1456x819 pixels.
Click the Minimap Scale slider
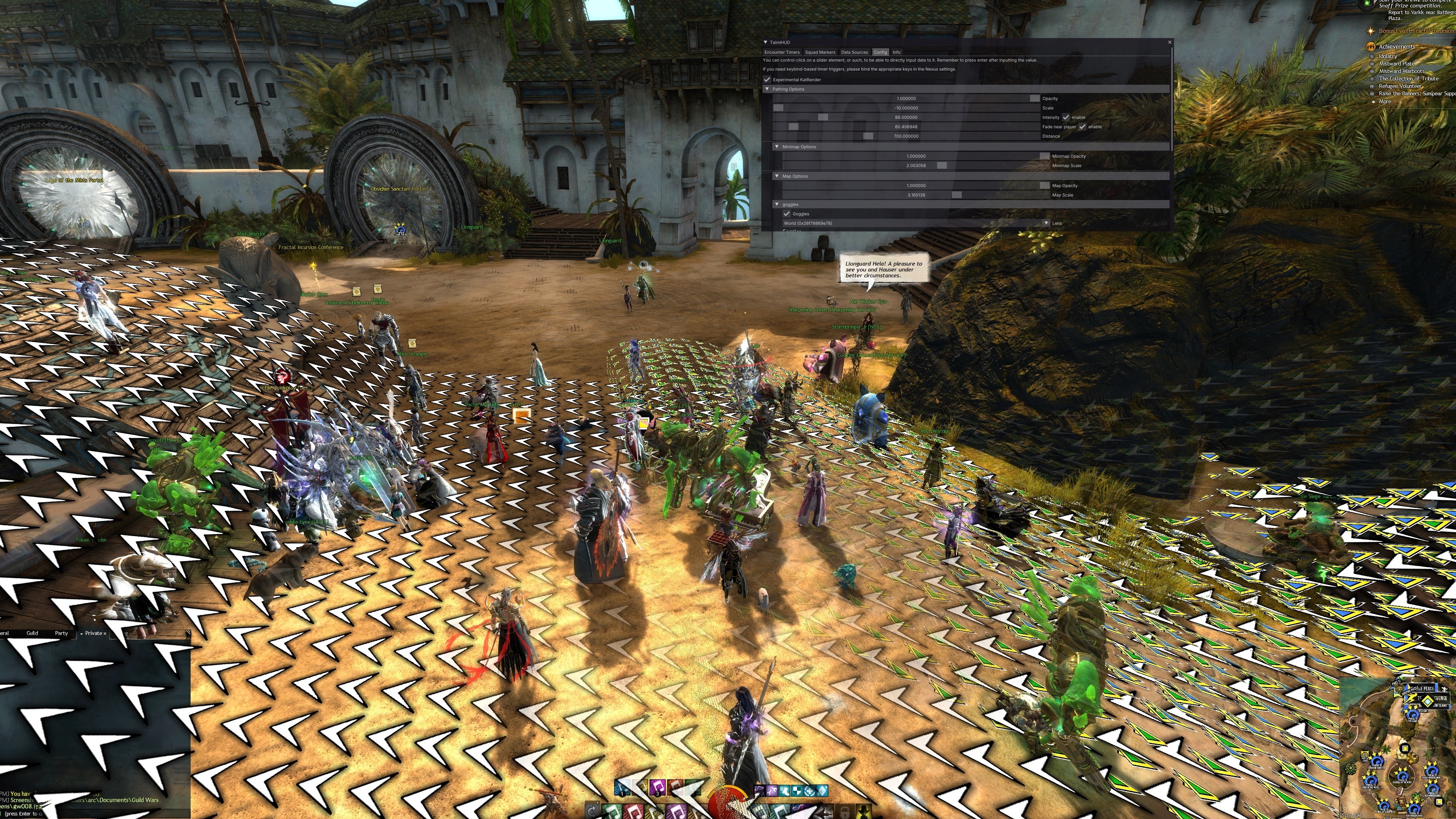tap(915, 166)
